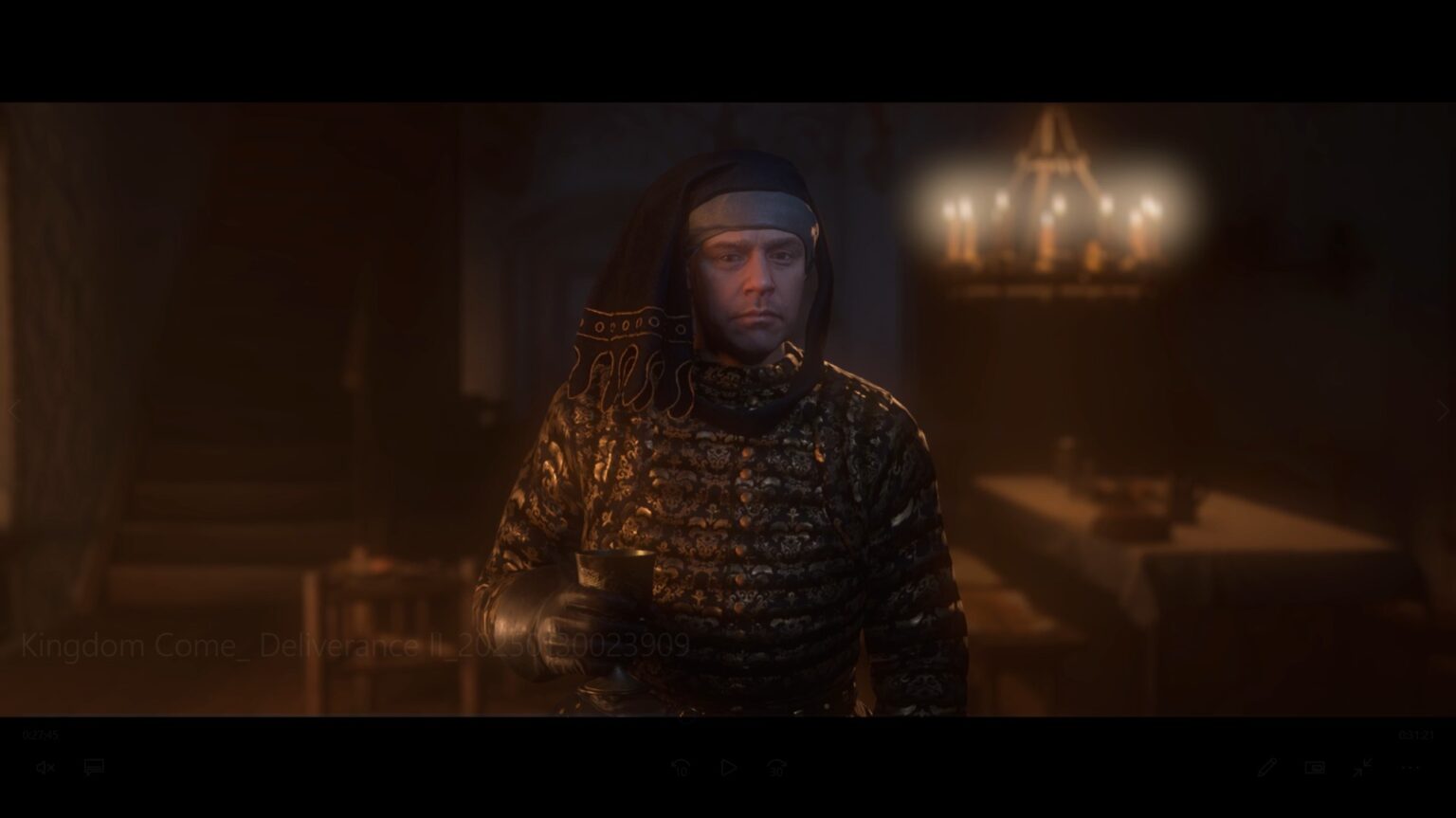Toggle playback with the Play button
Screen dimensions: 1456x818
click(728, 769)
